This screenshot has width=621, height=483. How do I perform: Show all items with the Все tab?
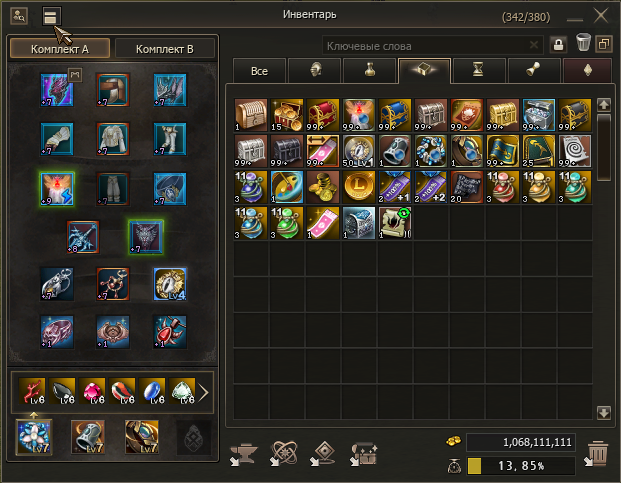258,71
